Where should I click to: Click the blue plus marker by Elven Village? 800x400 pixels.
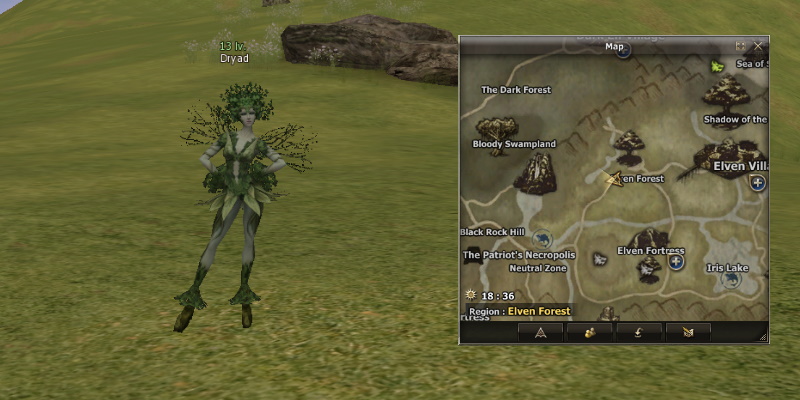tap(758, 182)
